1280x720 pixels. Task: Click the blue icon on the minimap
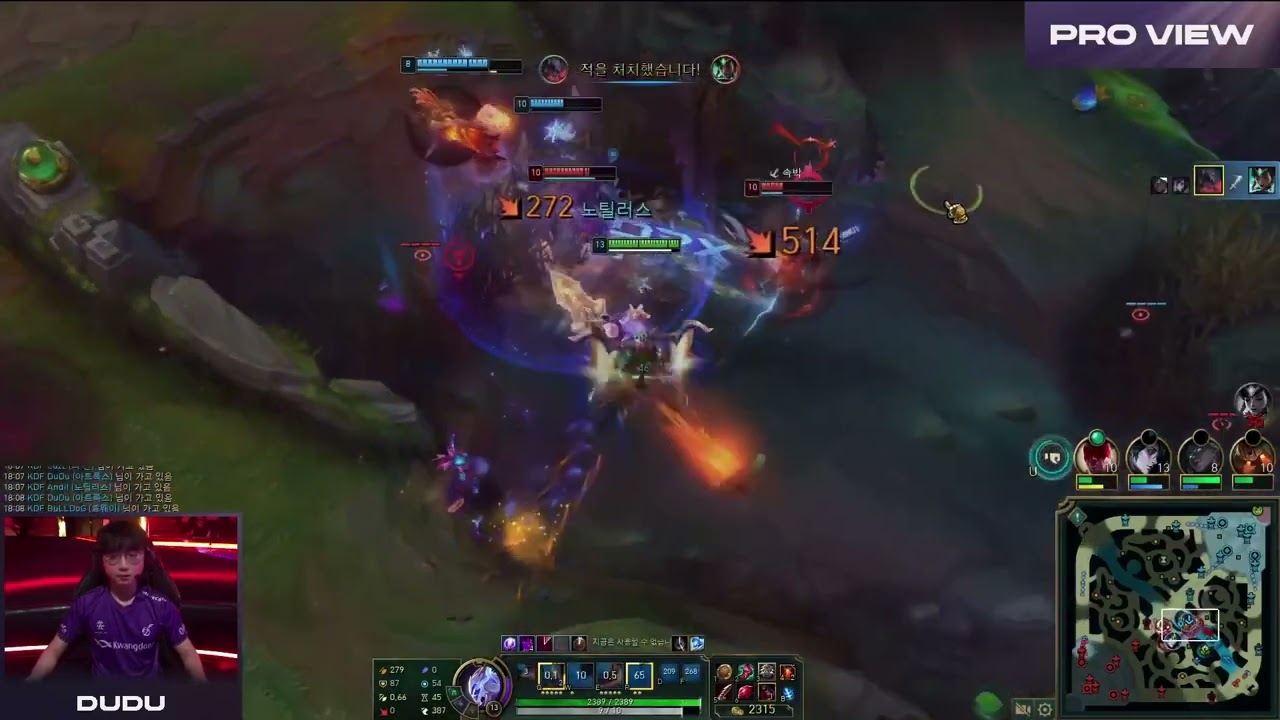[x=1187, y=619]
